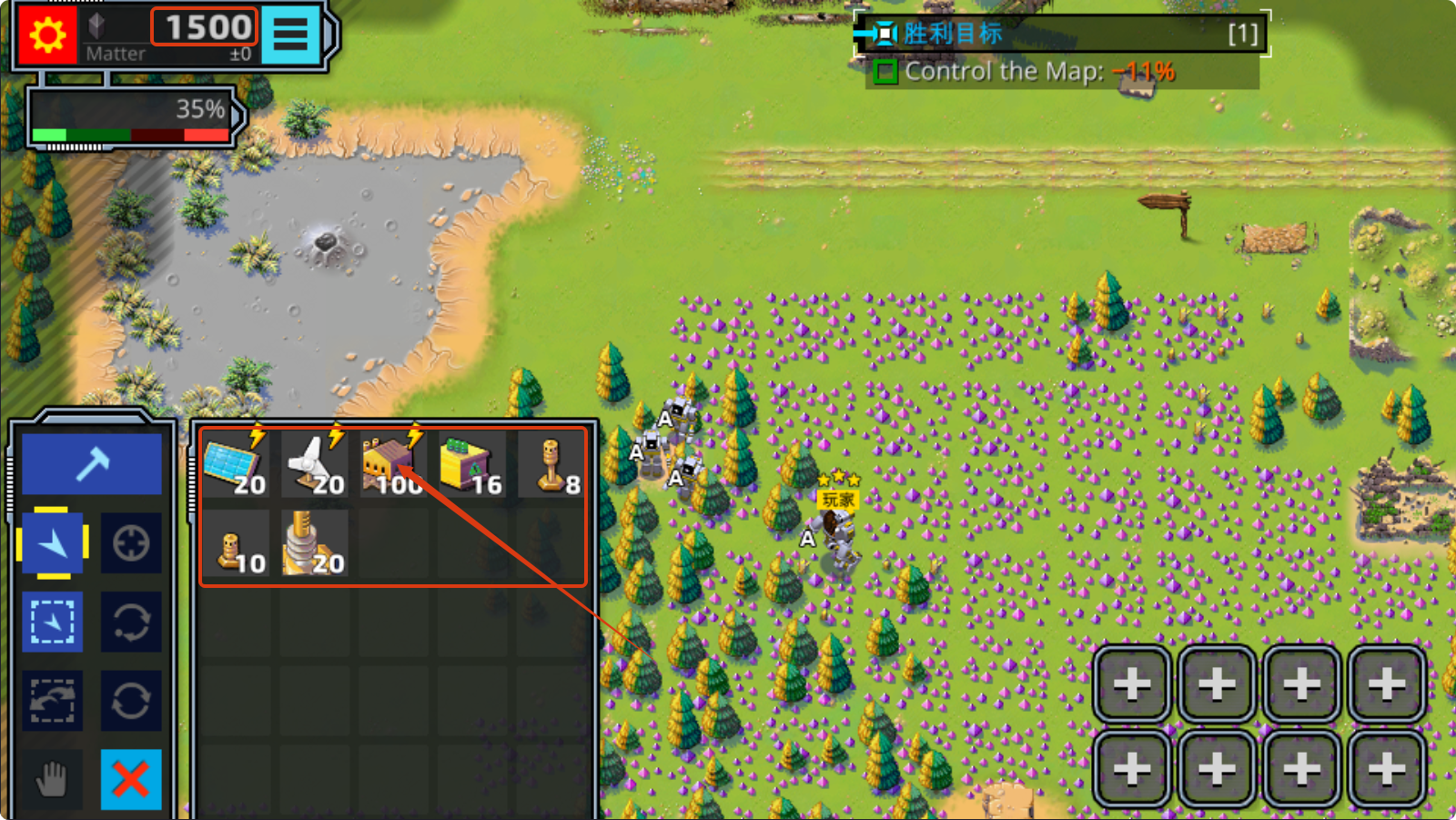The width and height of the screenshot is (1456, 820).
Task: Select the factory building costing 100
Action: coord(393,464)
